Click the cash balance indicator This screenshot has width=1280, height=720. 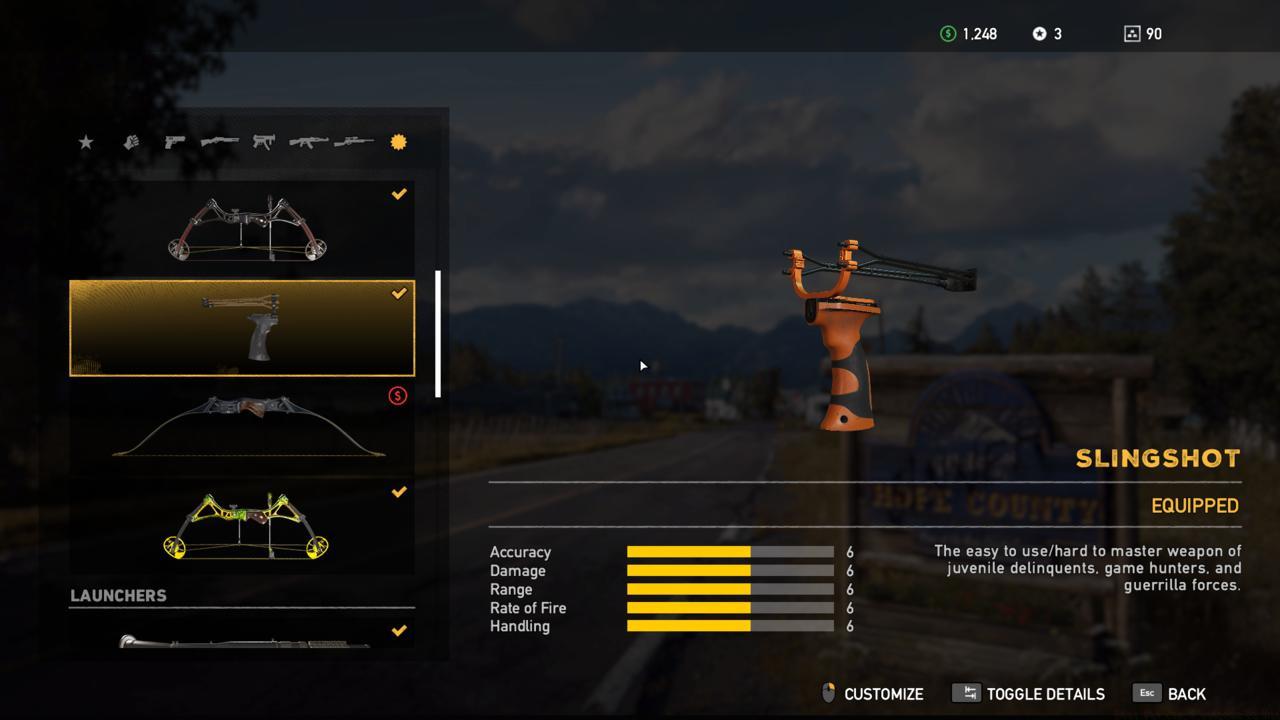[x=968, y=33]
